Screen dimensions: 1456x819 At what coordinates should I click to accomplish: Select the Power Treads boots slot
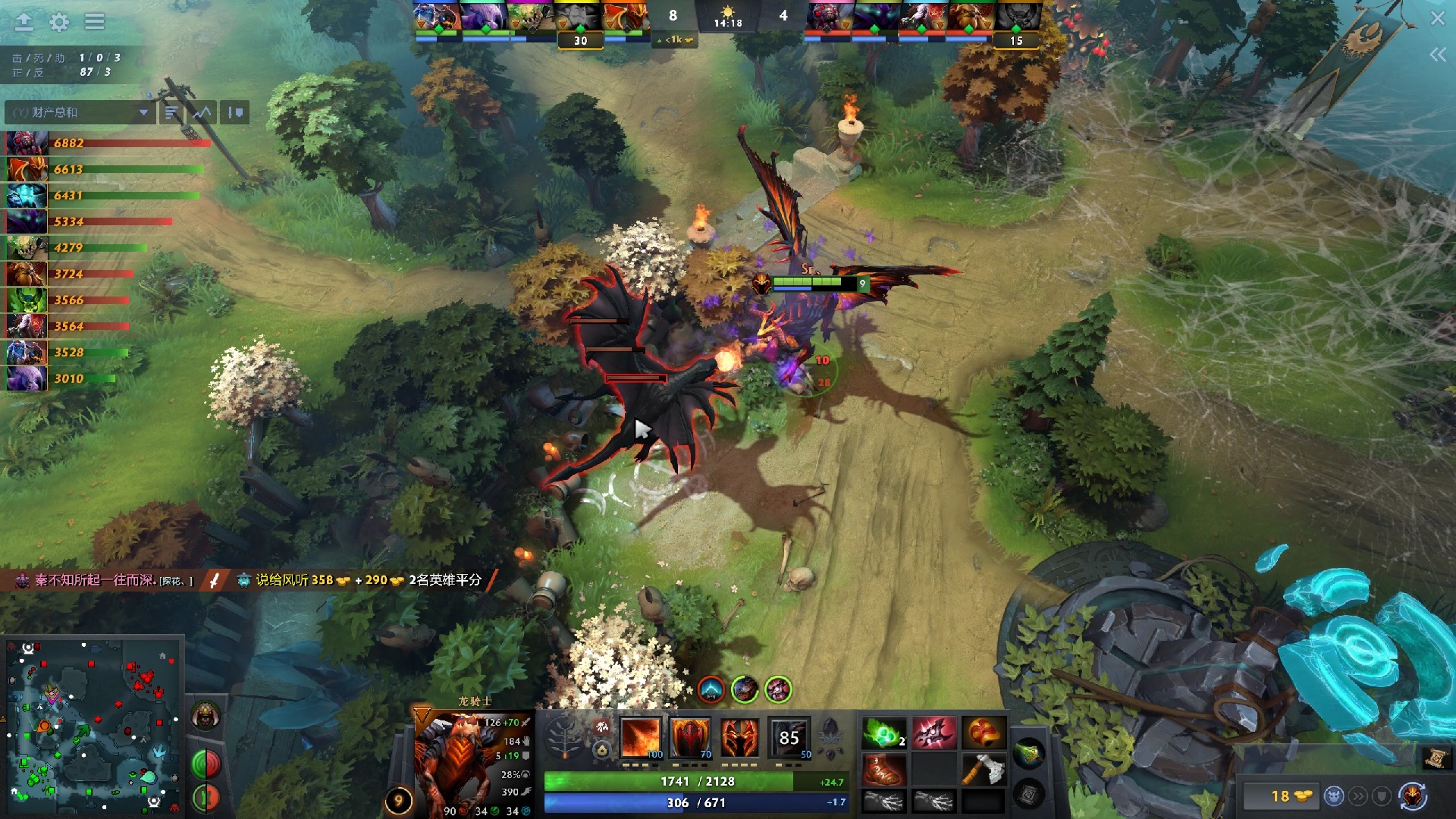point(883,770)
